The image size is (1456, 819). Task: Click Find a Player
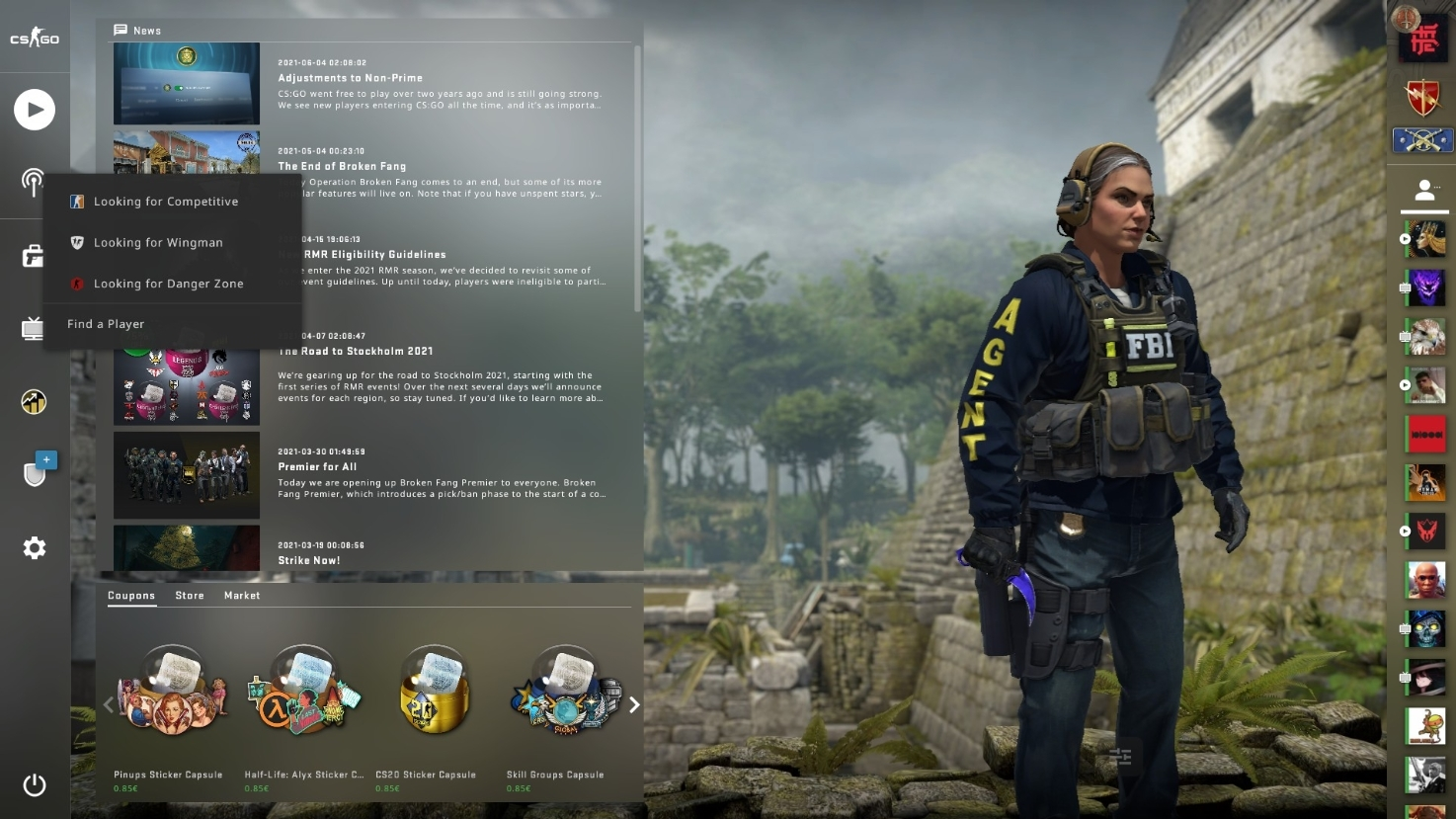click(x=105, y=323)
